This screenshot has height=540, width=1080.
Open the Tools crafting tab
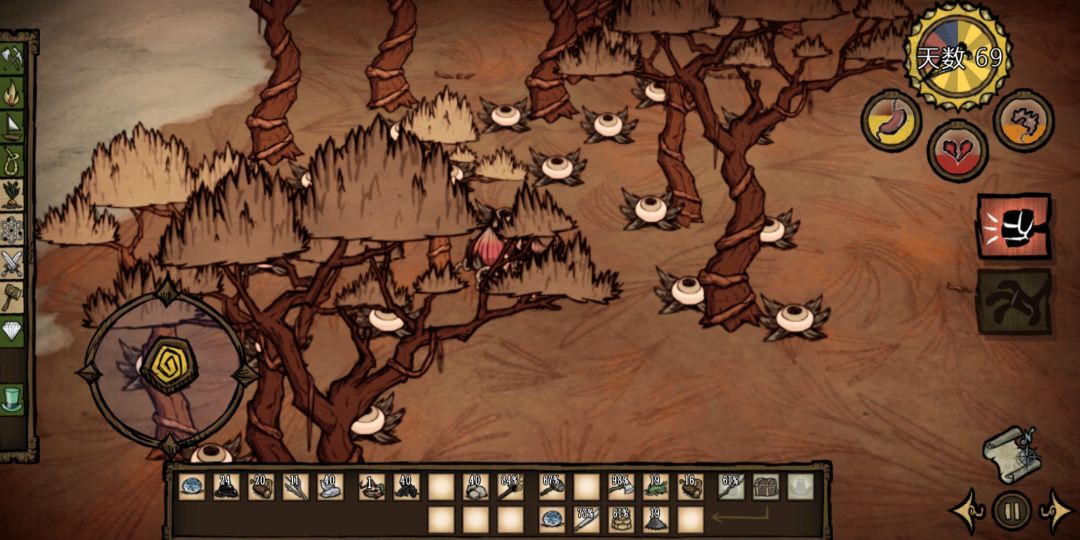[13, 60]
